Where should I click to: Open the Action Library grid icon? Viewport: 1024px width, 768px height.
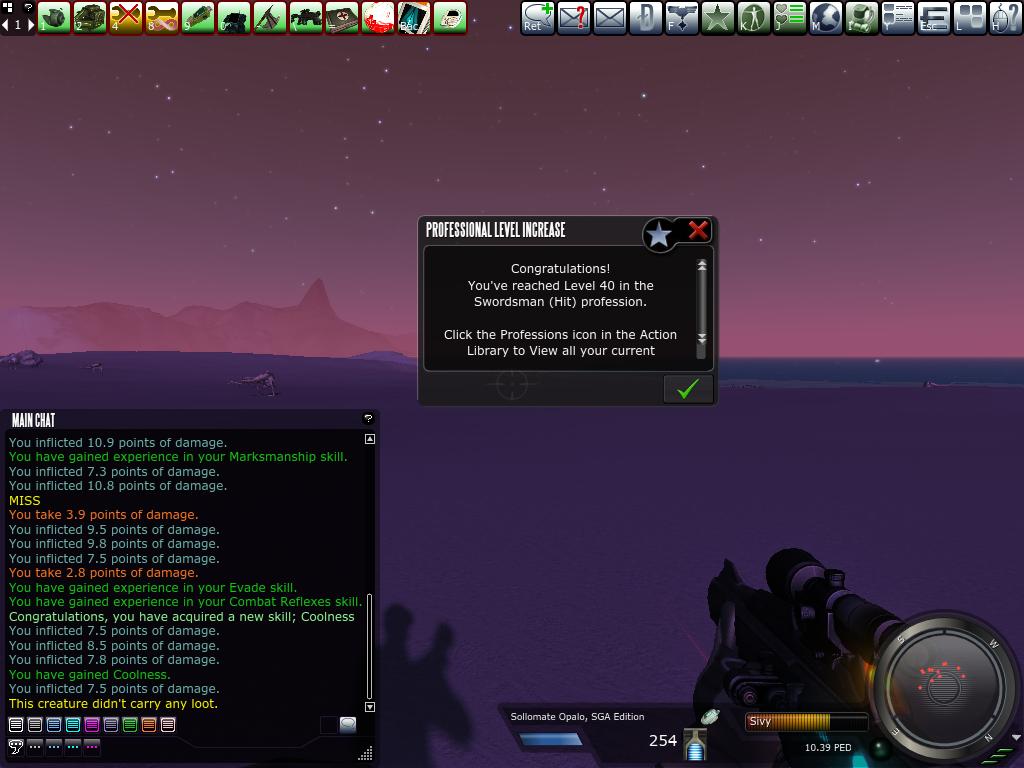pyautogui.click(x=970, y=17)
